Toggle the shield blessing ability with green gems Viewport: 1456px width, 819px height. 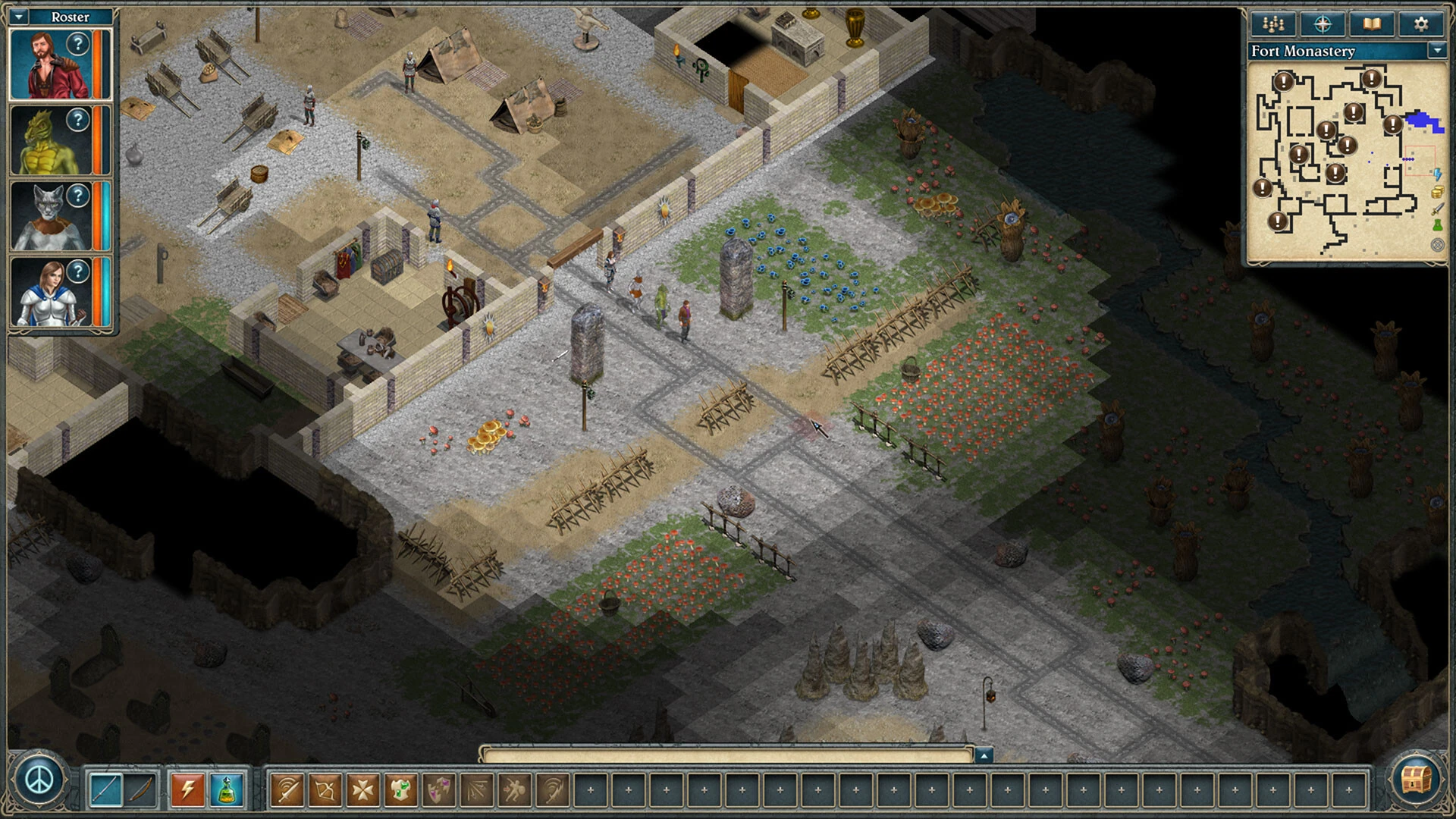point(401,789)
